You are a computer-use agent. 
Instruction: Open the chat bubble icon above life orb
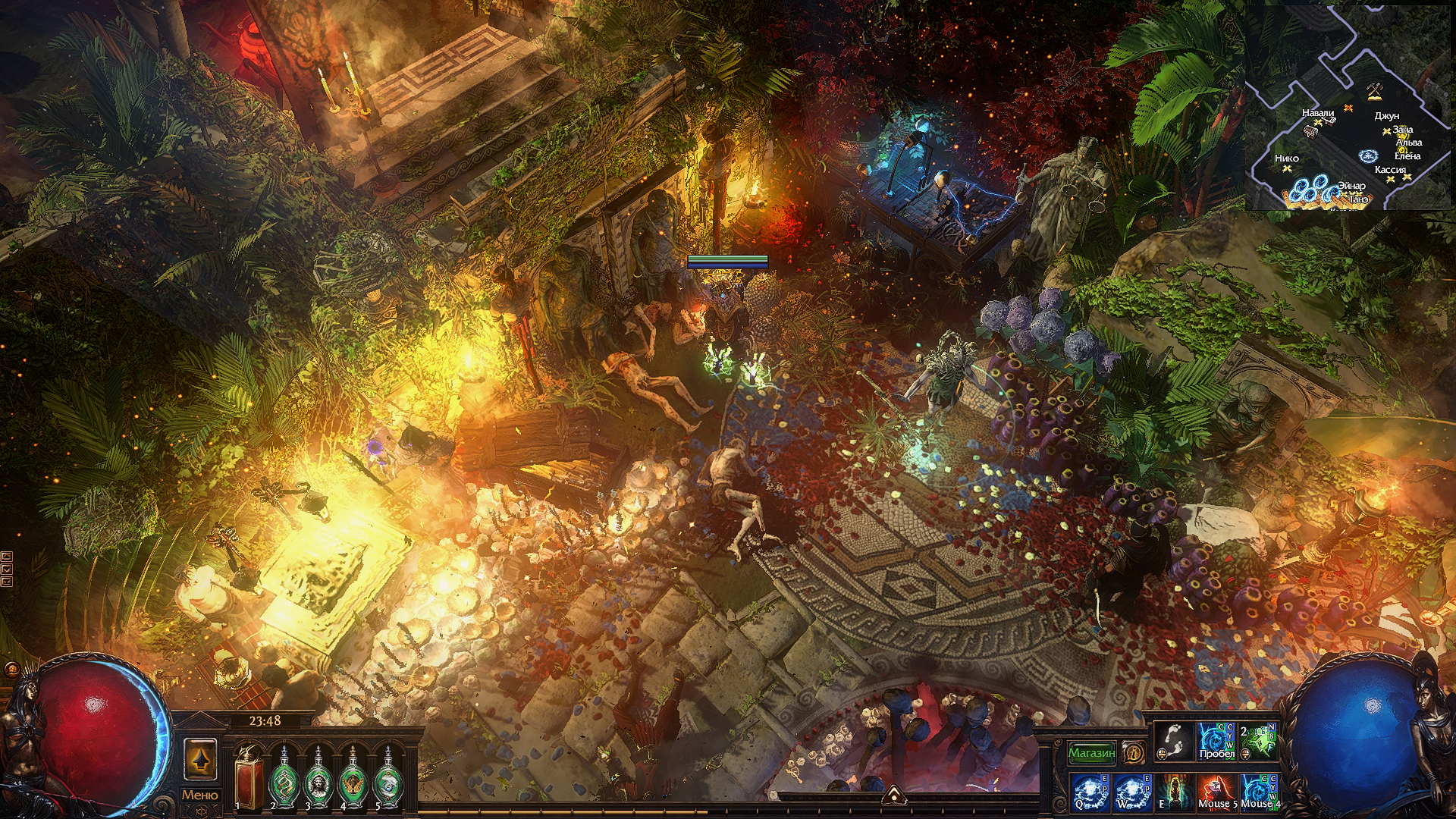11,670
